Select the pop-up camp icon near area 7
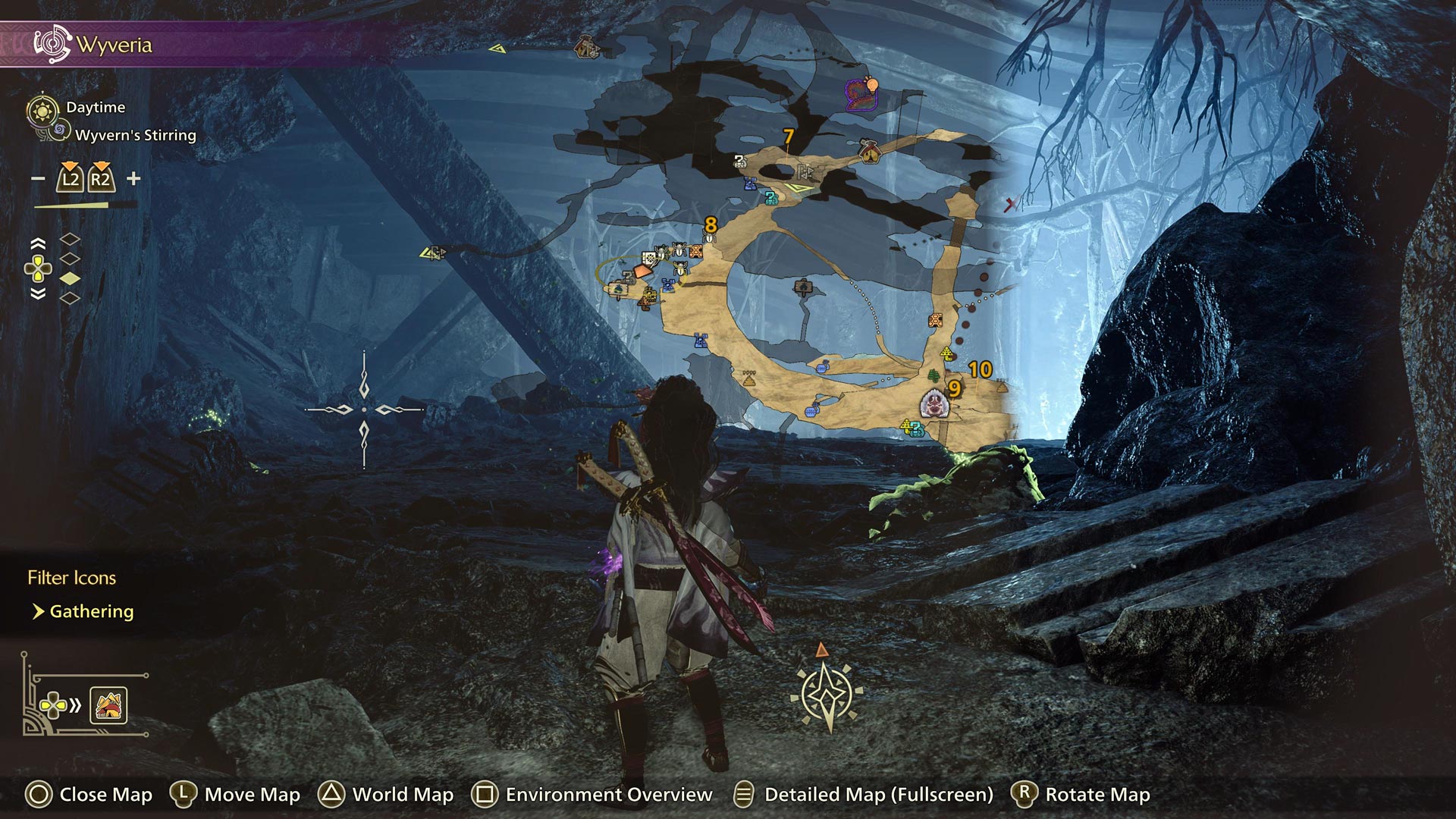Screen dimensions: 1456x819 tap(869, 152)
